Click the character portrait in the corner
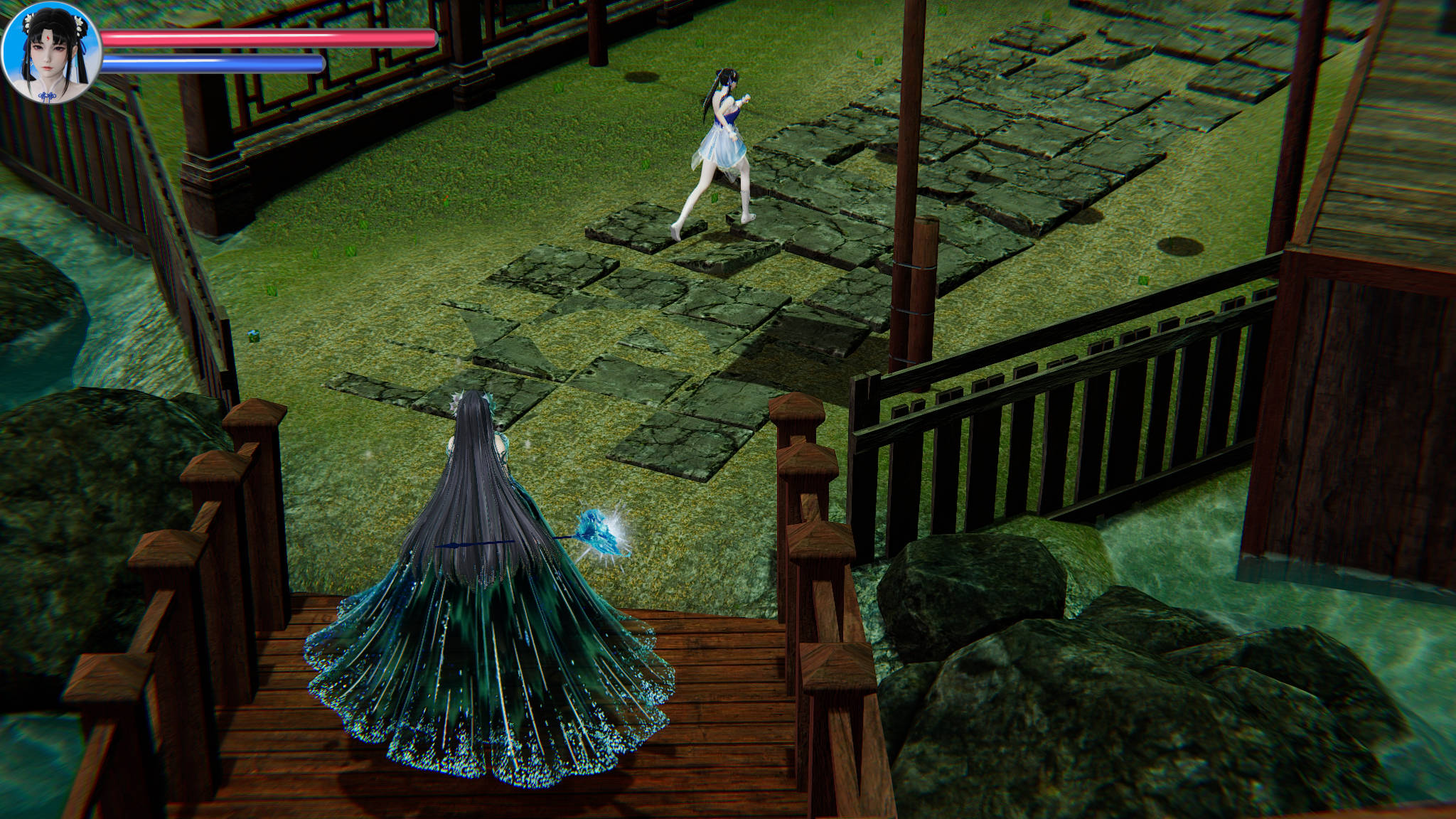This screenshot has height=819, width=1456. (x=51, y=53)
